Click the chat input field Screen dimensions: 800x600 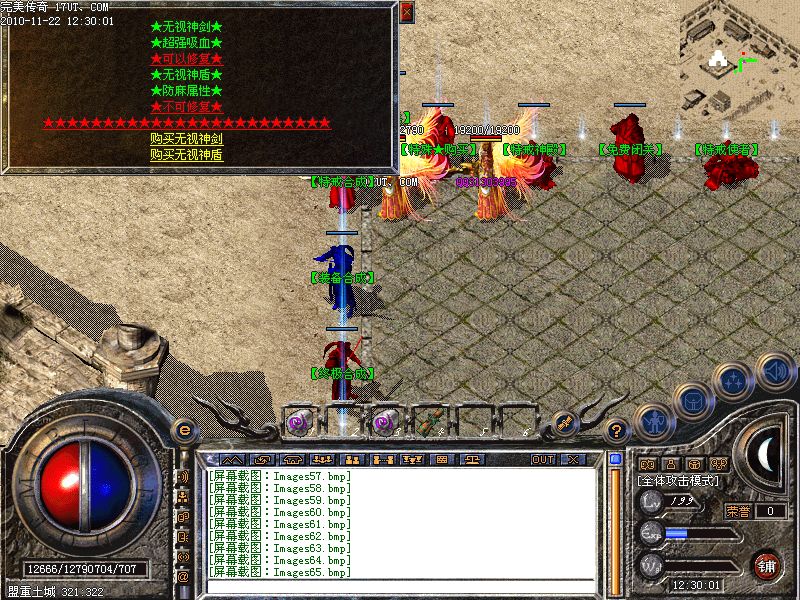pos(400,587)
